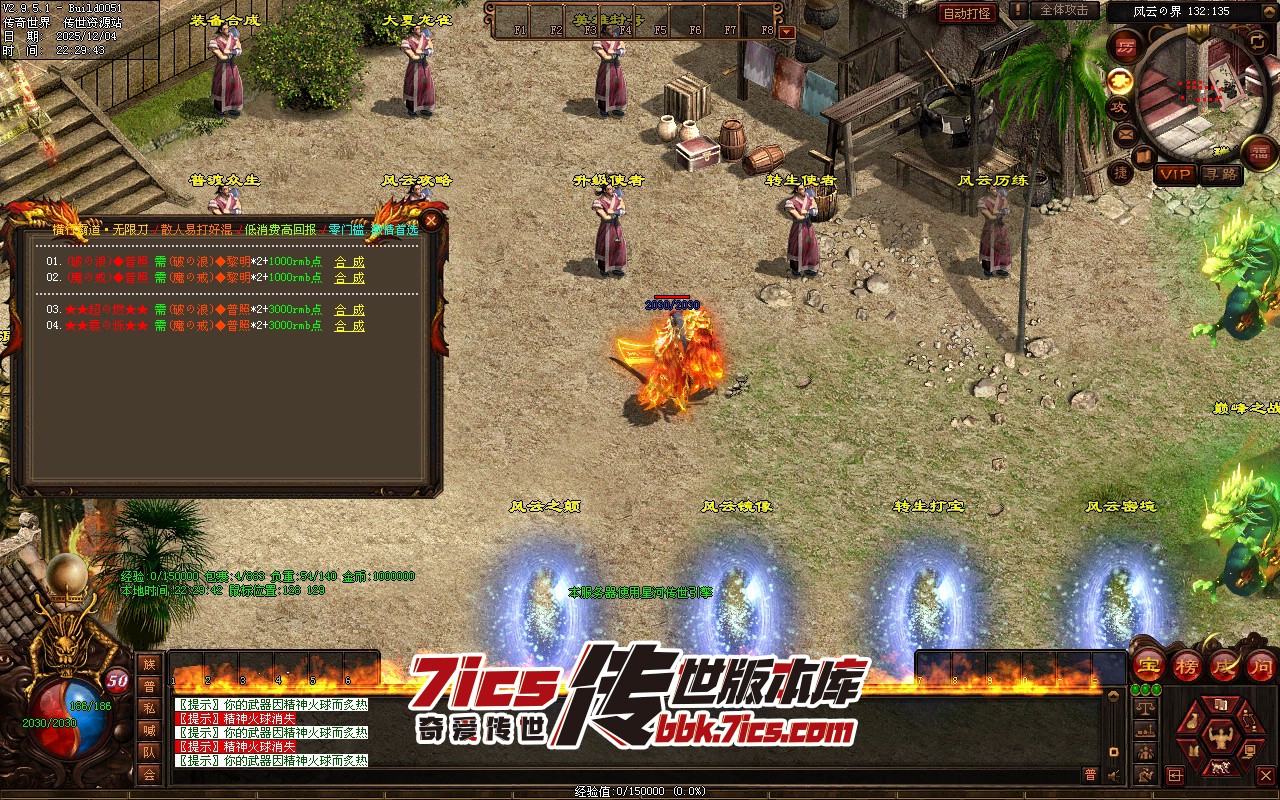Open the mail envelope icon
Screen dimensions: 1280x800
coord(1126,133)
